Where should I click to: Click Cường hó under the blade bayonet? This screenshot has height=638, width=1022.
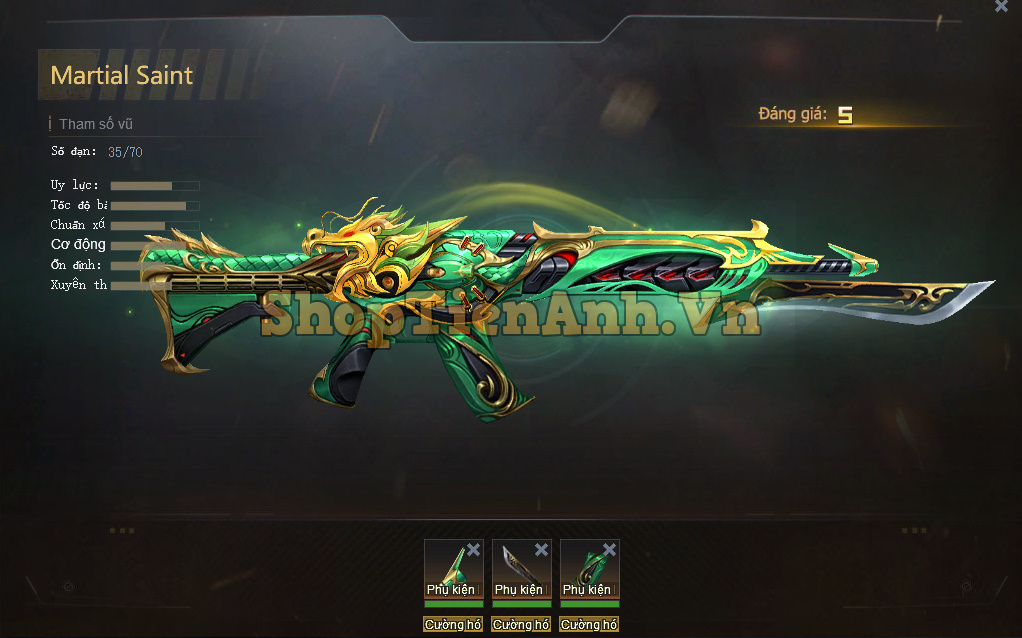[x=521, y=625]
